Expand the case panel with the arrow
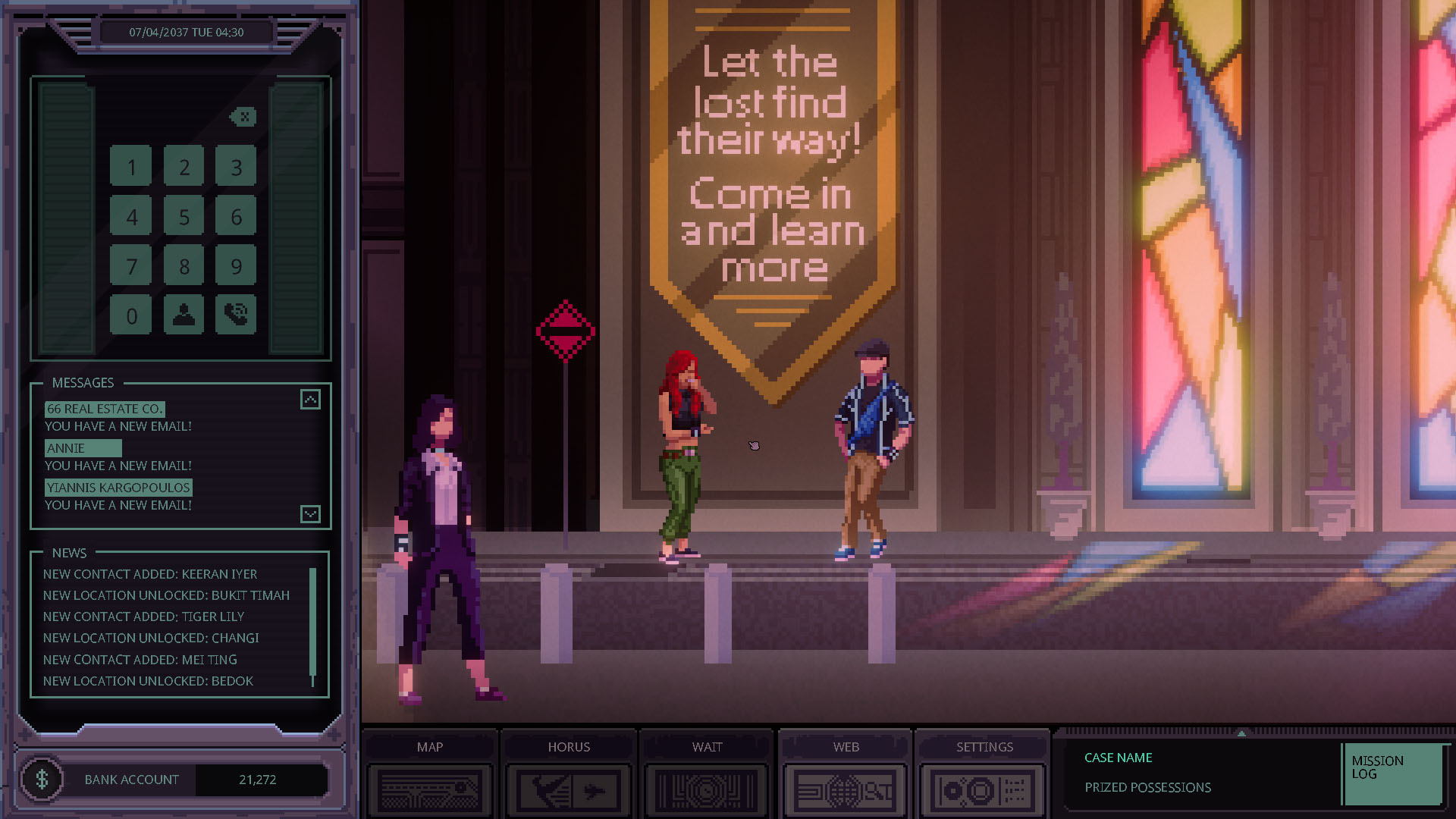Image resolution: width=1456 pixels, height=819 pixels. 1241,733
